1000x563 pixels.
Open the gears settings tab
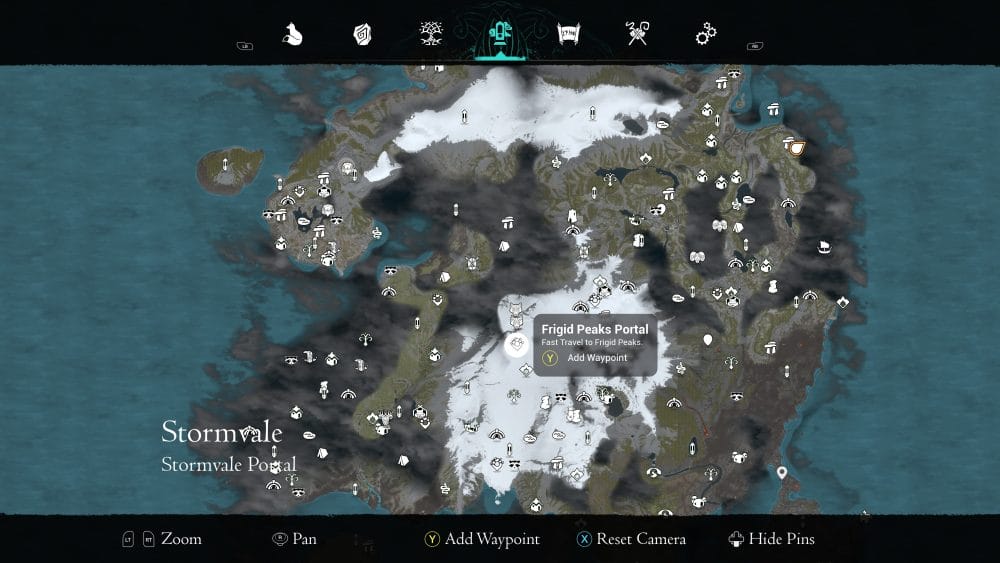pyautogui.click(x=706, y=35)
